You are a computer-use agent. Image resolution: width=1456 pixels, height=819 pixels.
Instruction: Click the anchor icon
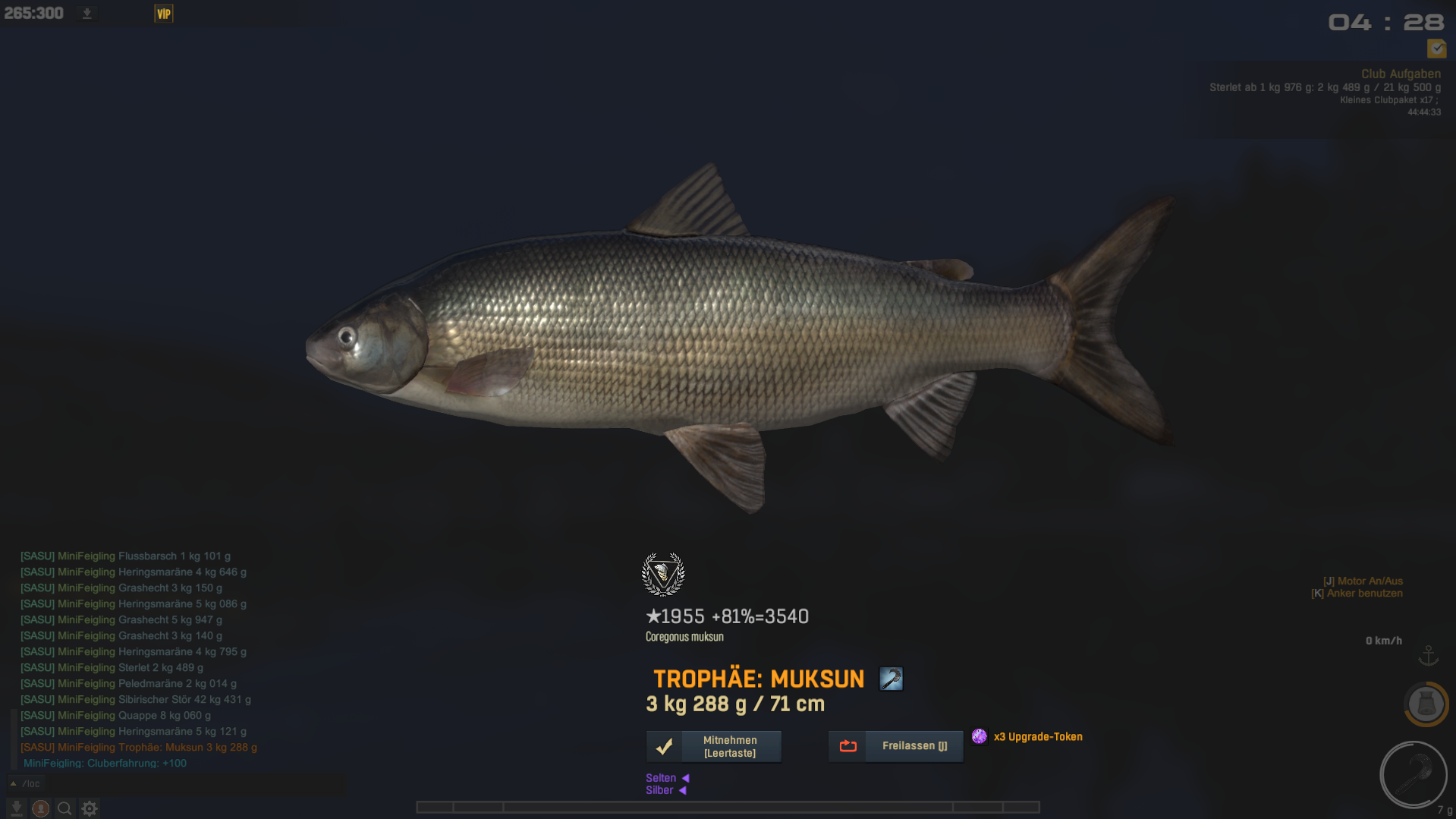[1429, 655]
